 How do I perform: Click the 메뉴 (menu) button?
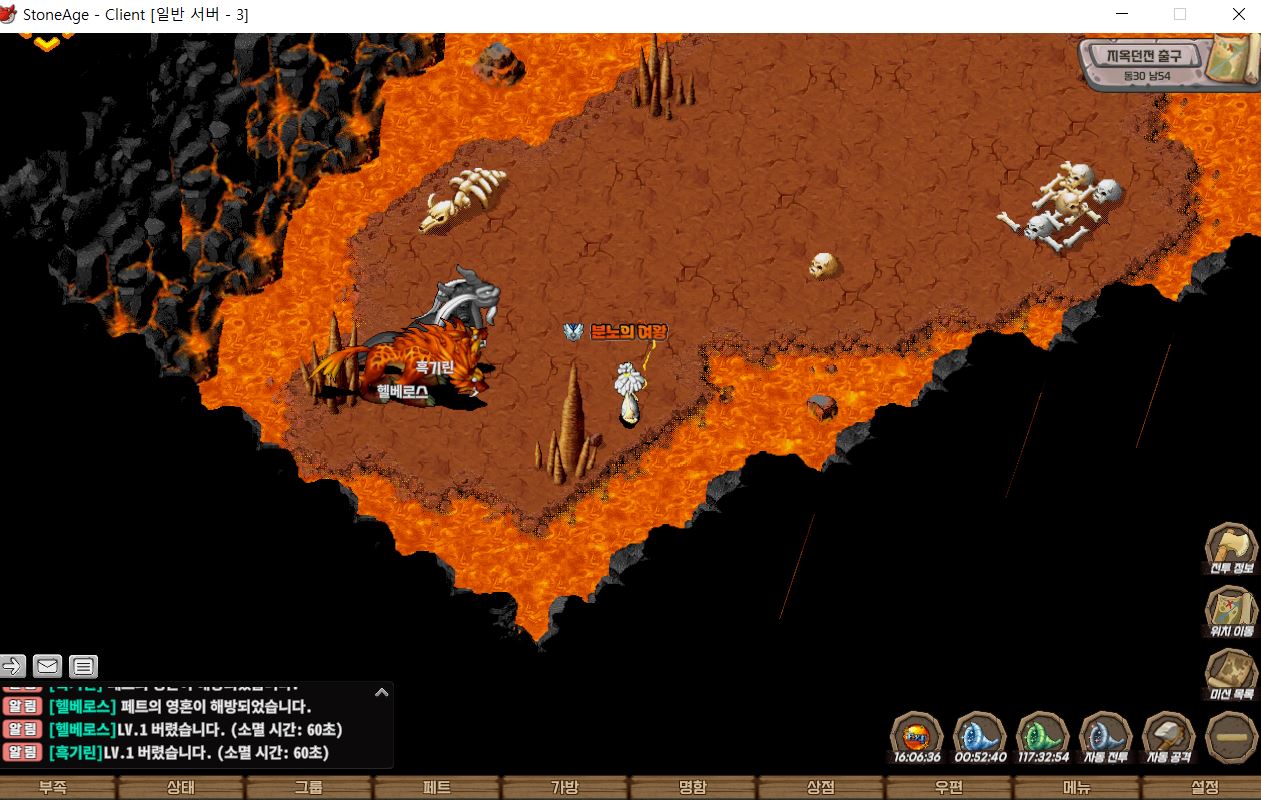(1077, 788)
